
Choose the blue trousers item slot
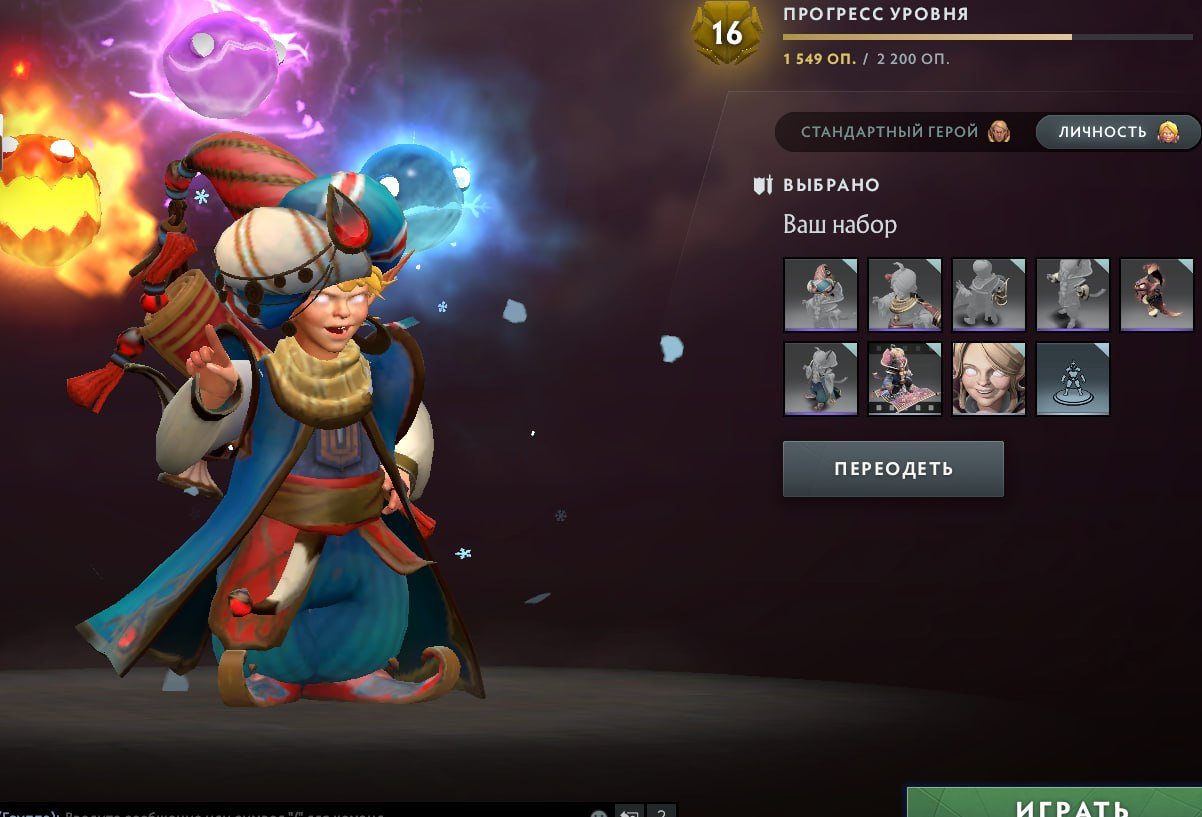click(820, 378)
